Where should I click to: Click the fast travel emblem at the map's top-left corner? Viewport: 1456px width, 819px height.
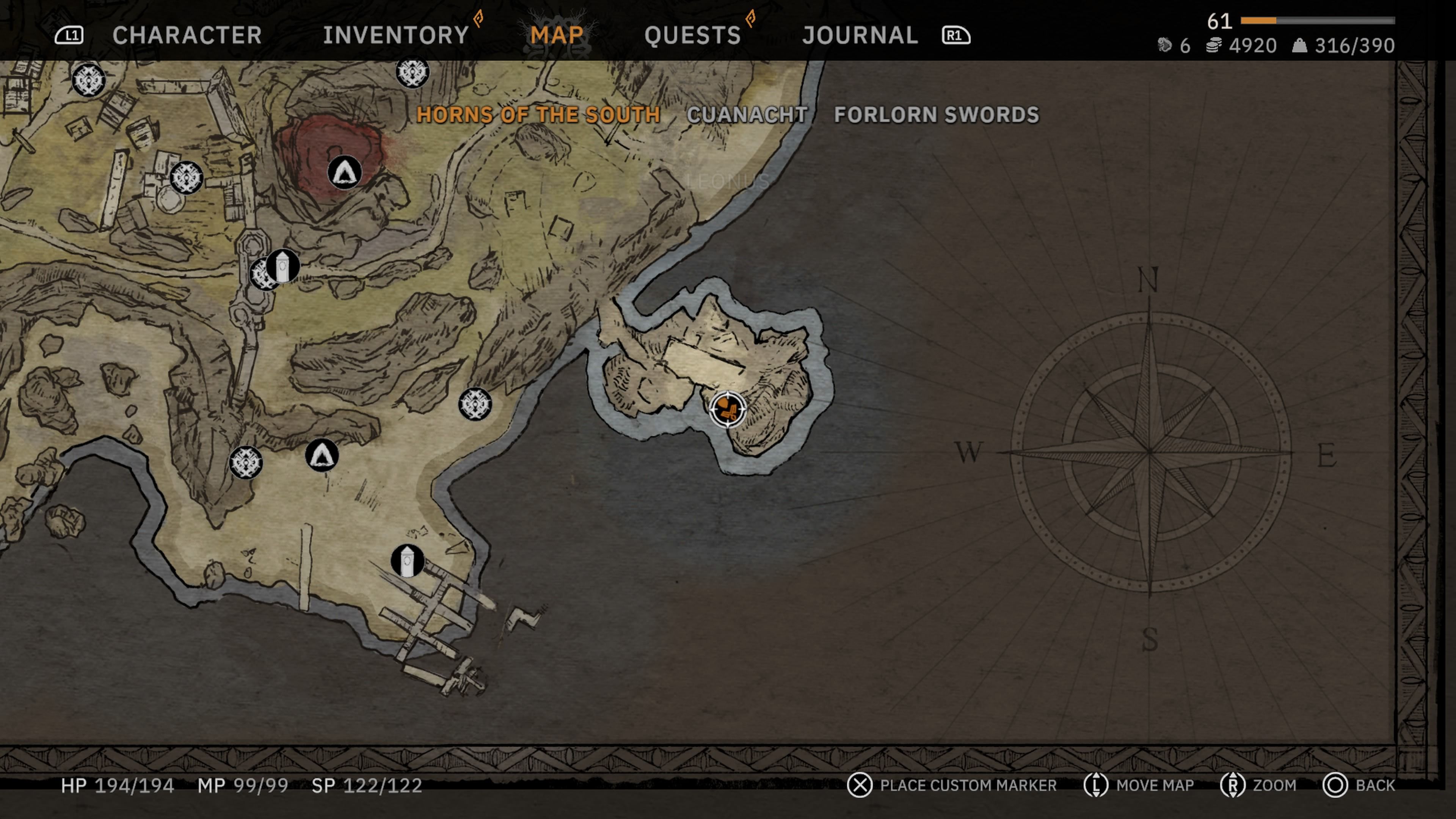[x=89, y=80]
